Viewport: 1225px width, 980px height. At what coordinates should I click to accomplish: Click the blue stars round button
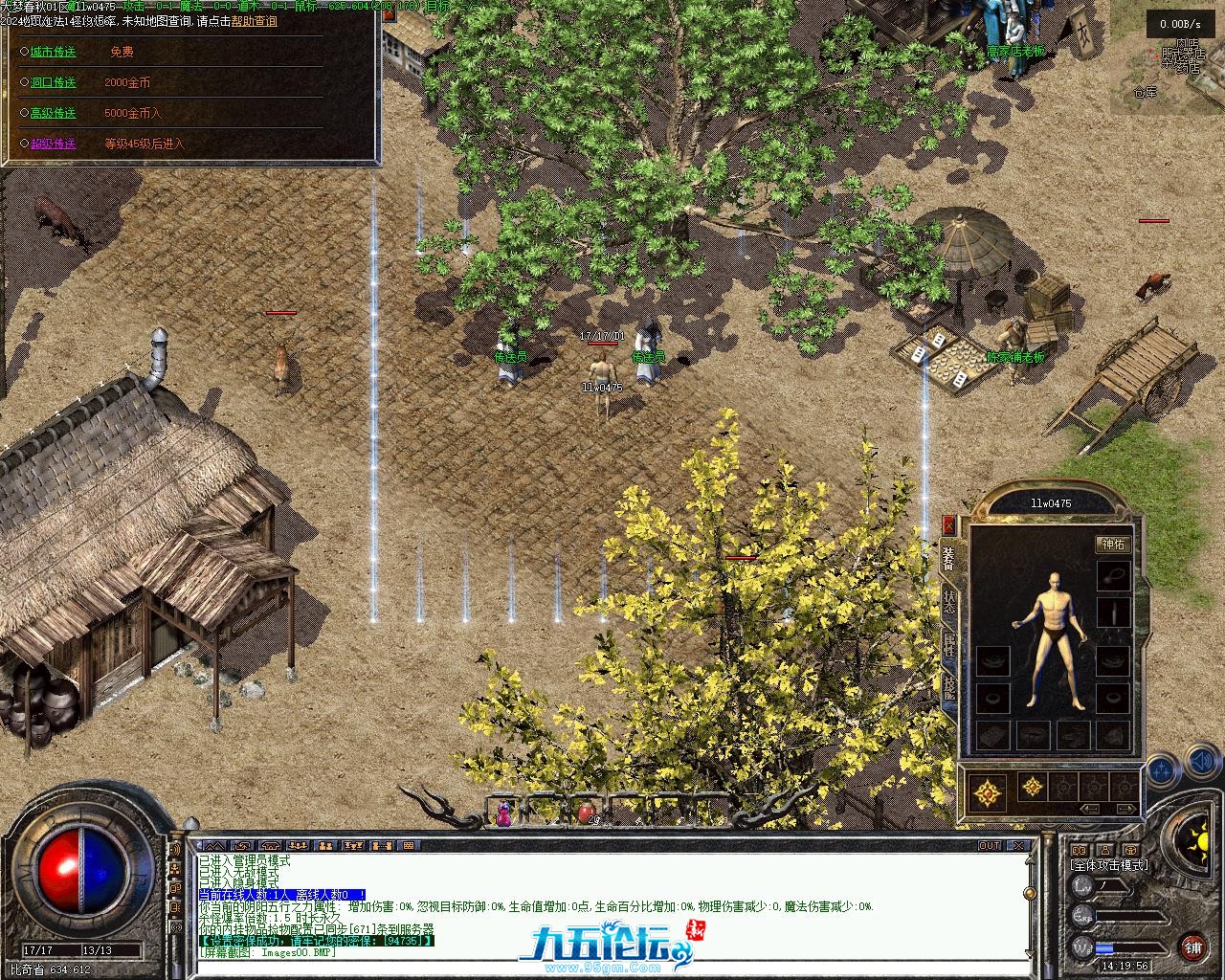tap(1163, 768)
